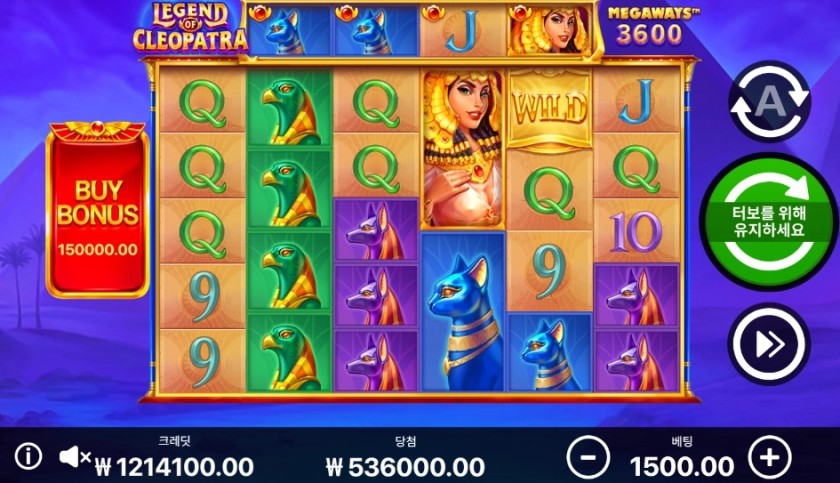Toggle the muted sound speaker icon
Image resolution: width=840 pixels, height=483 pixels.
pyautogui.click(x=74, y=458)
